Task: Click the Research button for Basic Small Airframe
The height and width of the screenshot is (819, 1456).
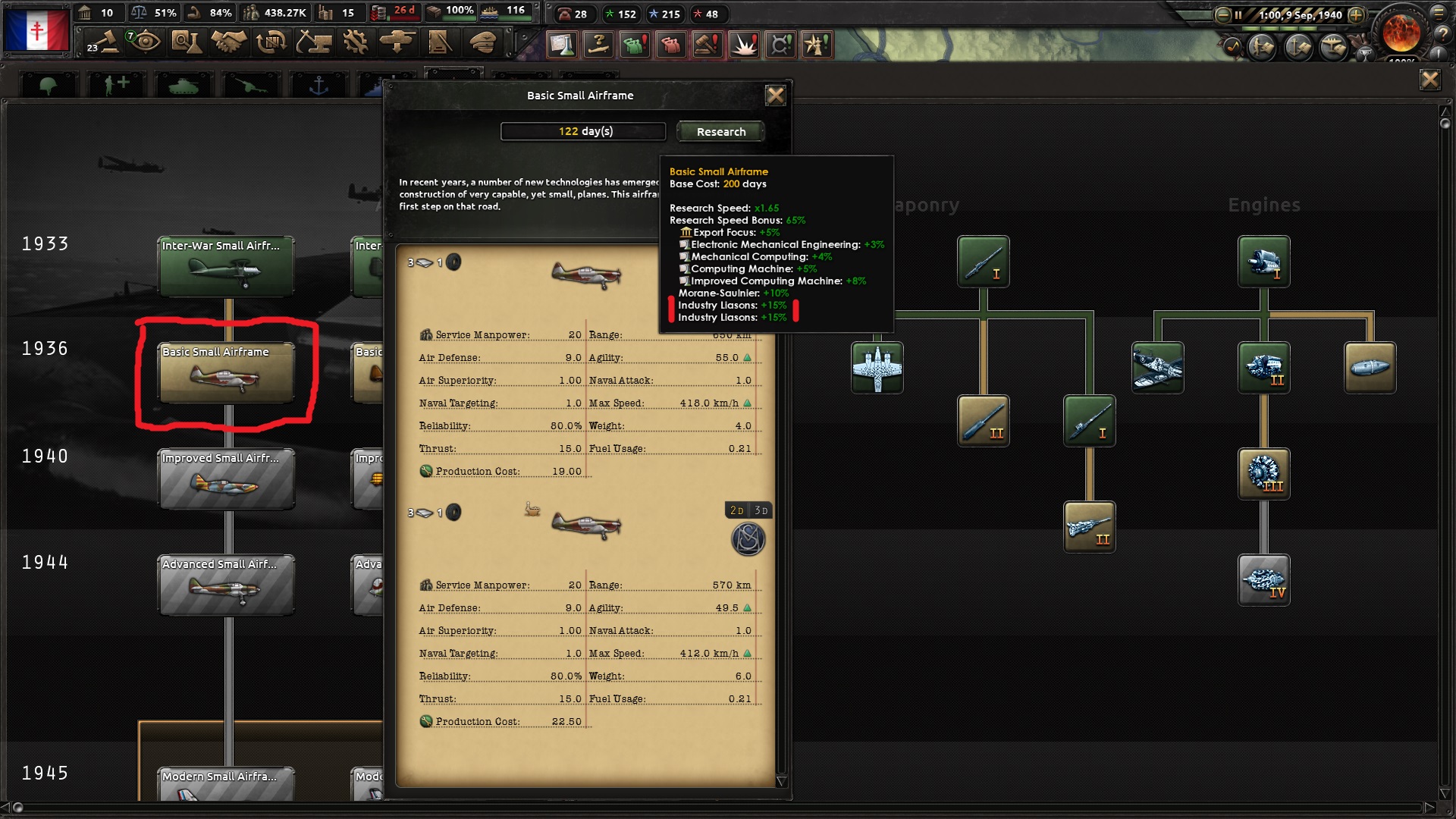Action: 720,131
